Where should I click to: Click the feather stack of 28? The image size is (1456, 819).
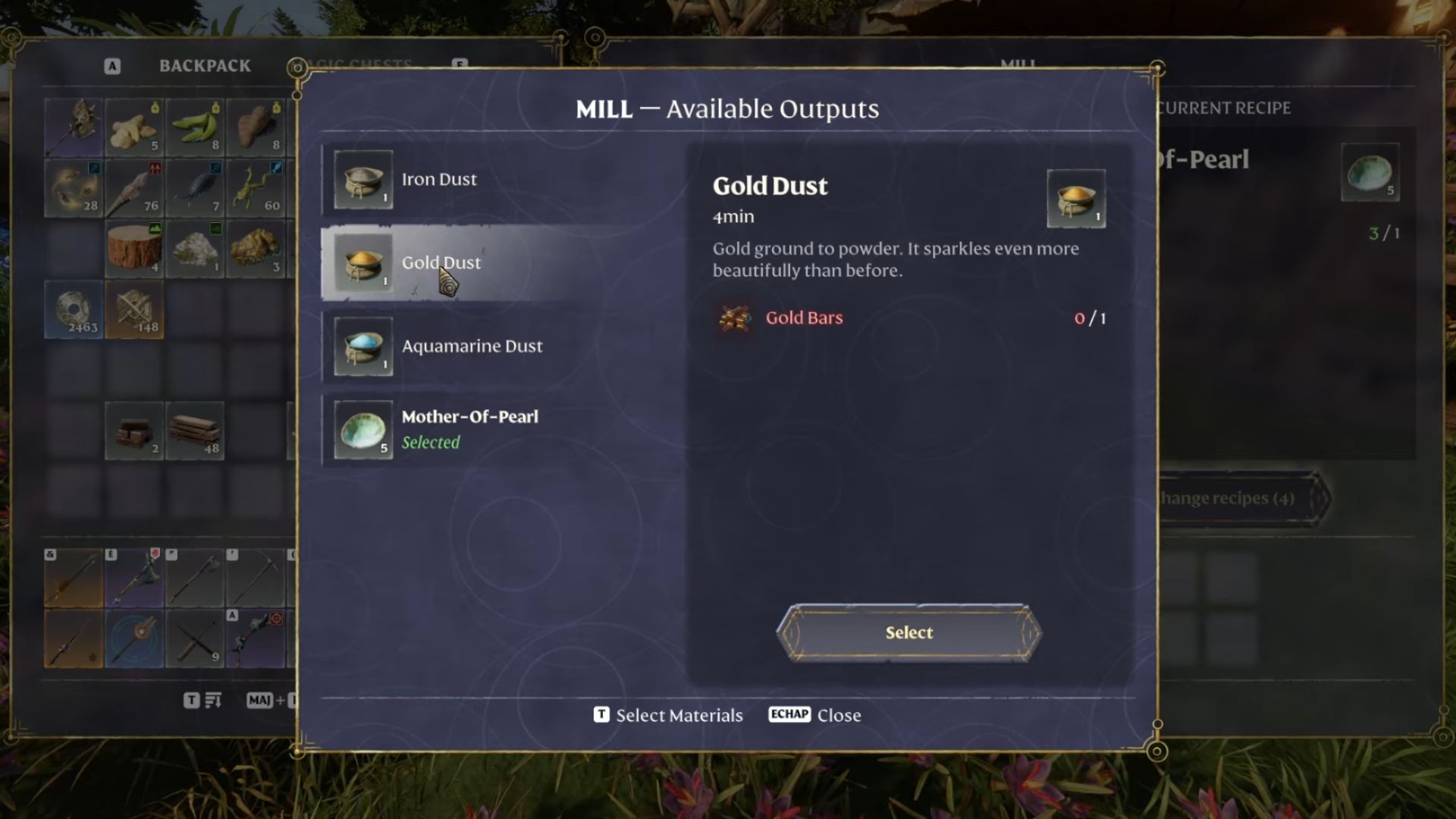pos(74,188)
